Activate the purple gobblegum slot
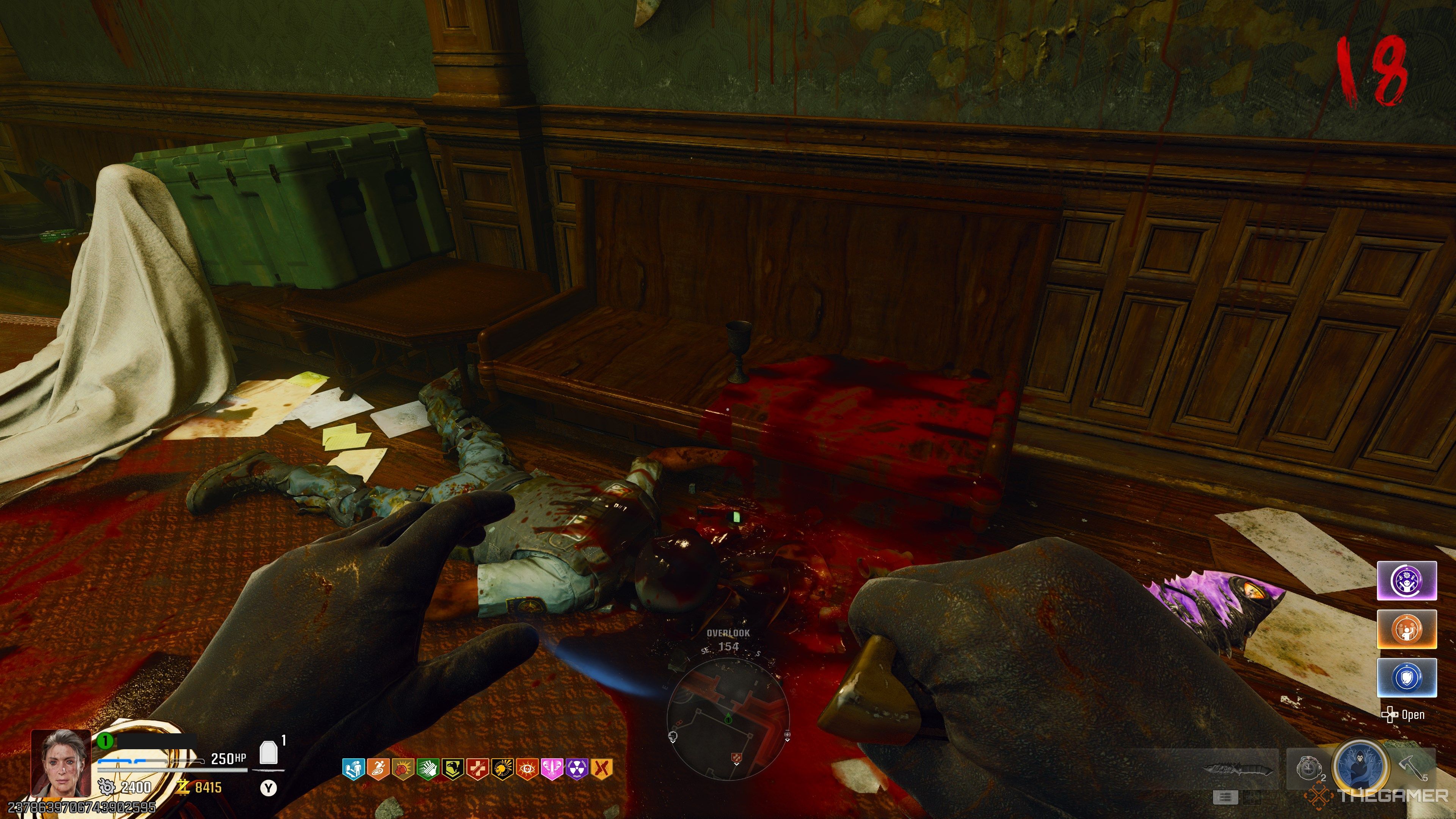This screenshot has height=819, width=1456. click(x=1406, y=581)
